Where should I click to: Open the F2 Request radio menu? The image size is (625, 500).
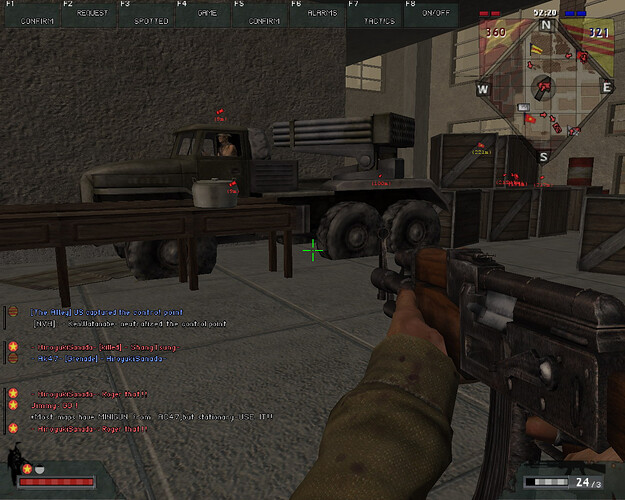[x=90, y=13]
